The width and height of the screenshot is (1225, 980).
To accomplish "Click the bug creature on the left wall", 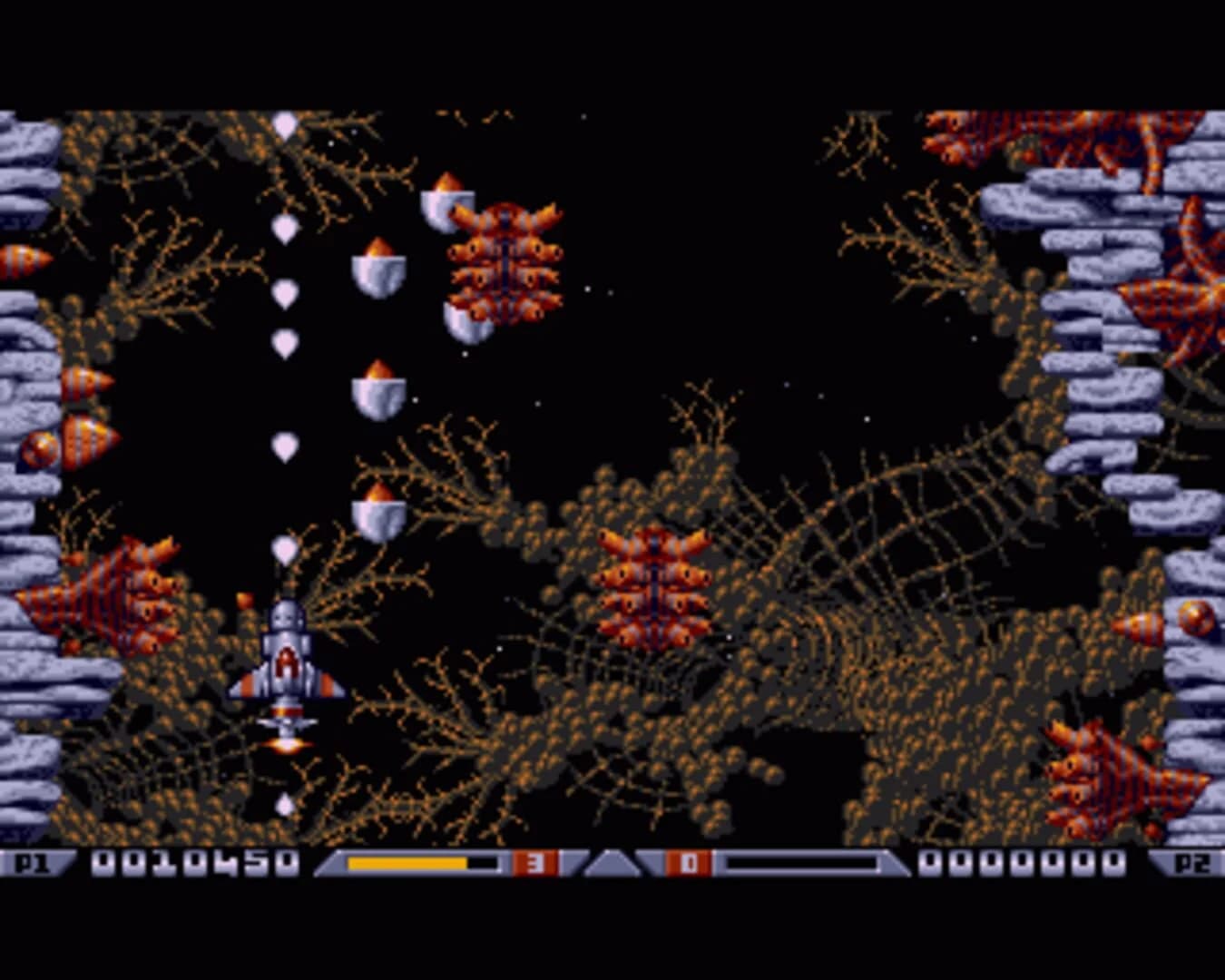I will pos(109,590).
